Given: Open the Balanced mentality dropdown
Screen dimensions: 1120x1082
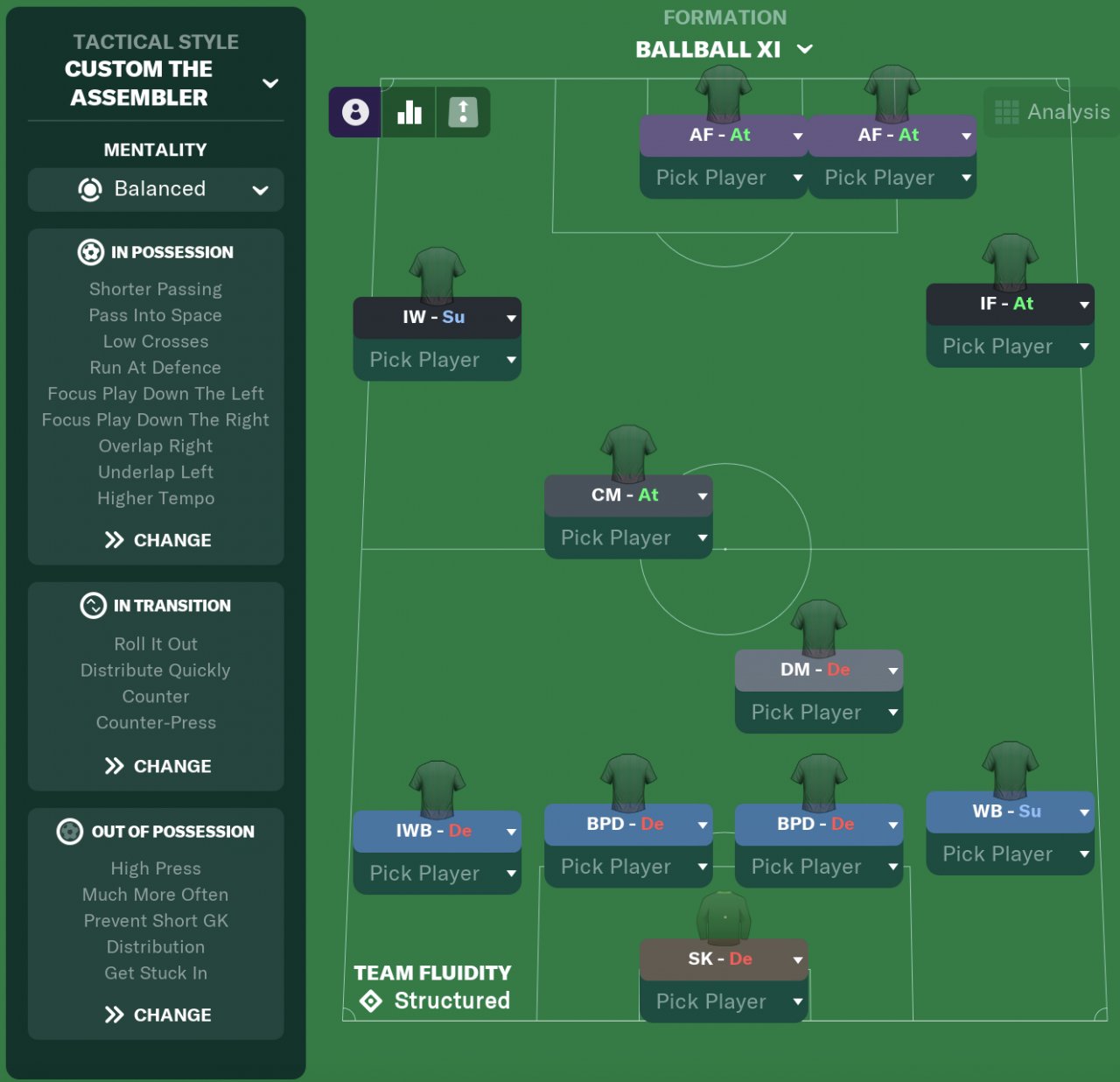Looking at the screenshot, I should (156, 189).
